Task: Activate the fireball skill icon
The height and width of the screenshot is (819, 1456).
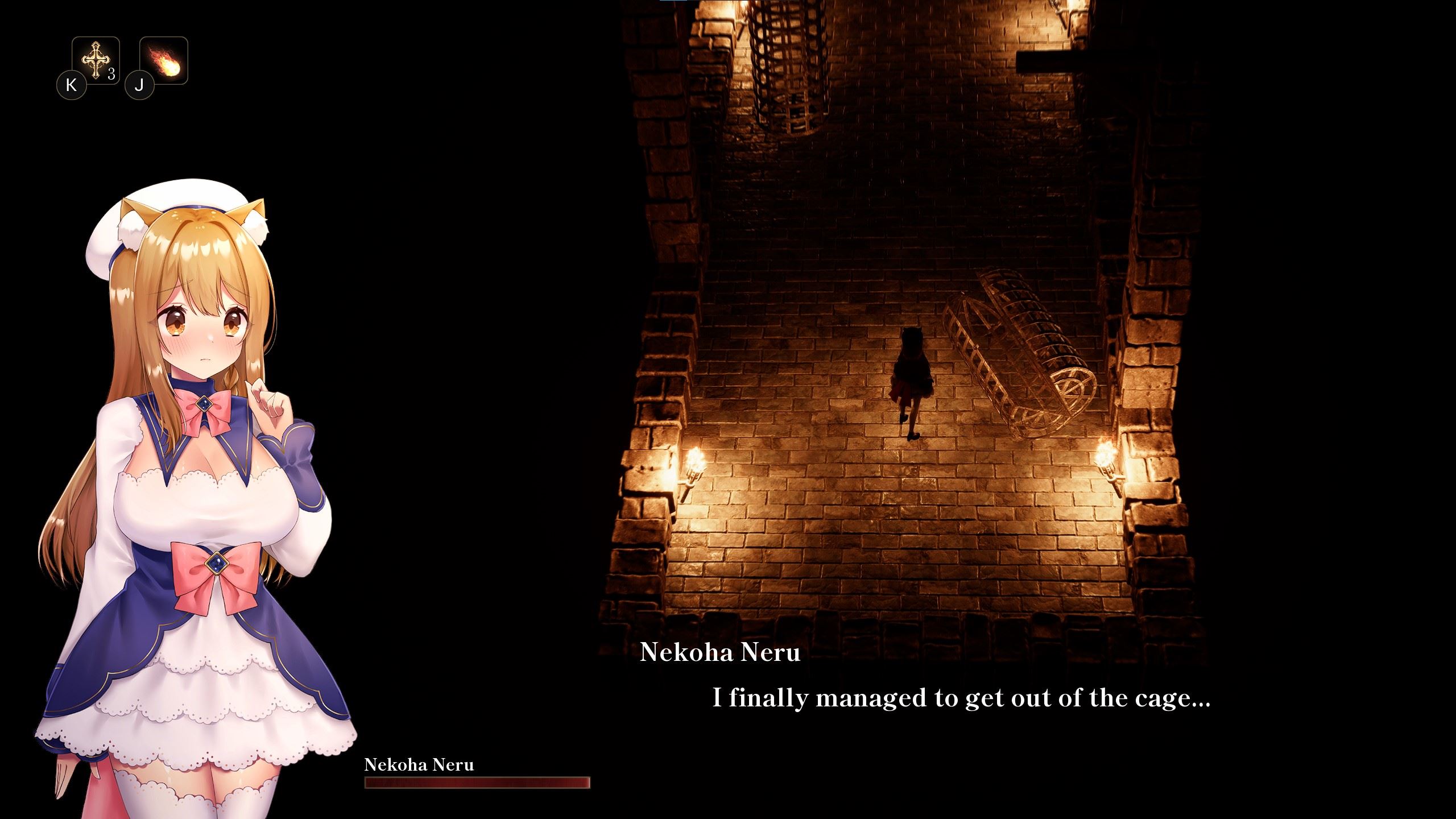Action: (x=164, y=61)
